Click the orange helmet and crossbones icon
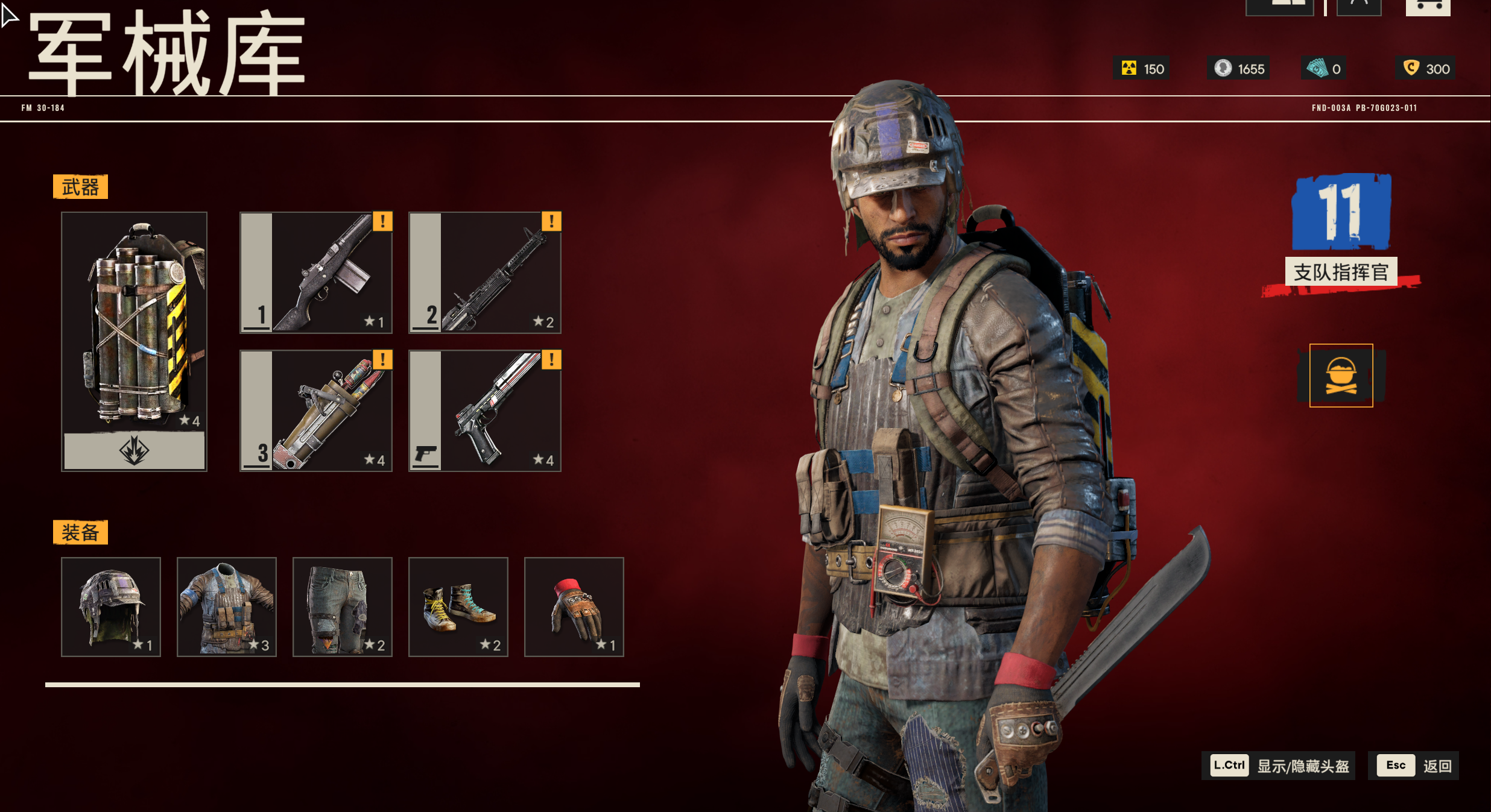1491x812 pixels. (1341, 376)
